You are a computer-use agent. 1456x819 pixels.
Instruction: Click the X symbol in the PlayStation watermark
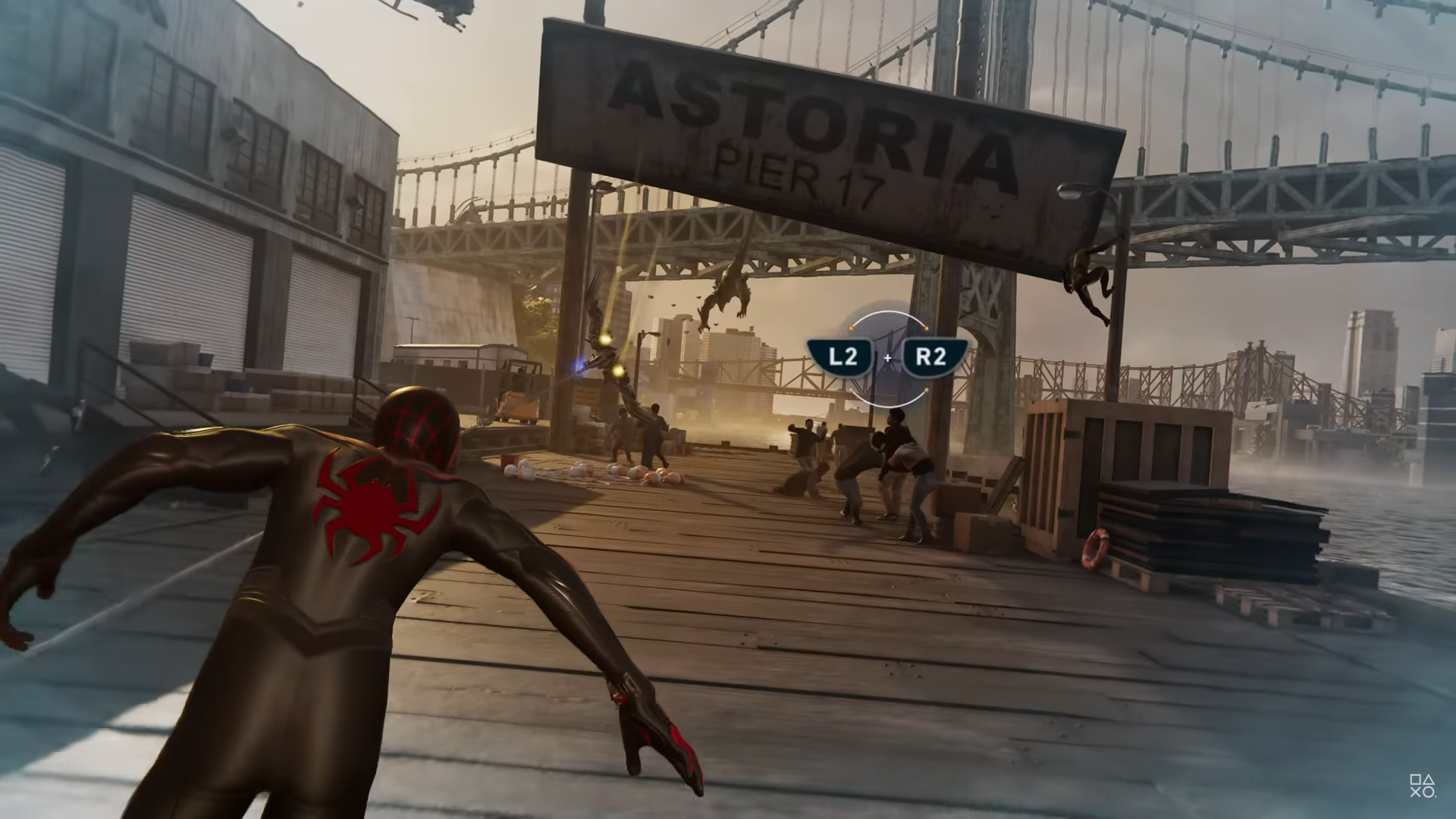1416,792
